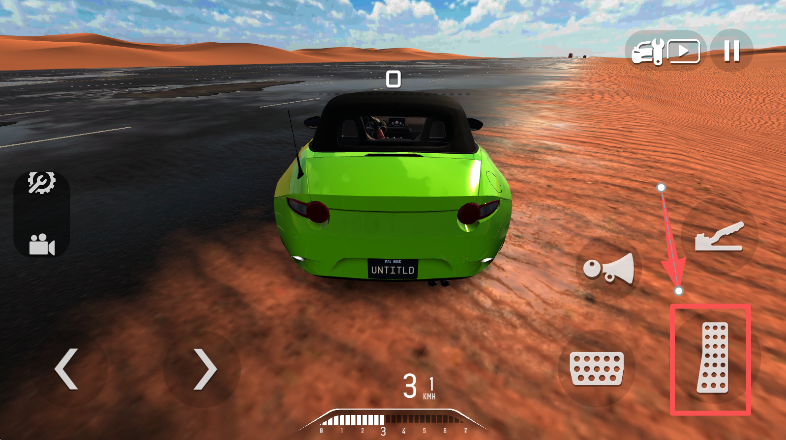Steer right with the right arrow

[204, 369]
